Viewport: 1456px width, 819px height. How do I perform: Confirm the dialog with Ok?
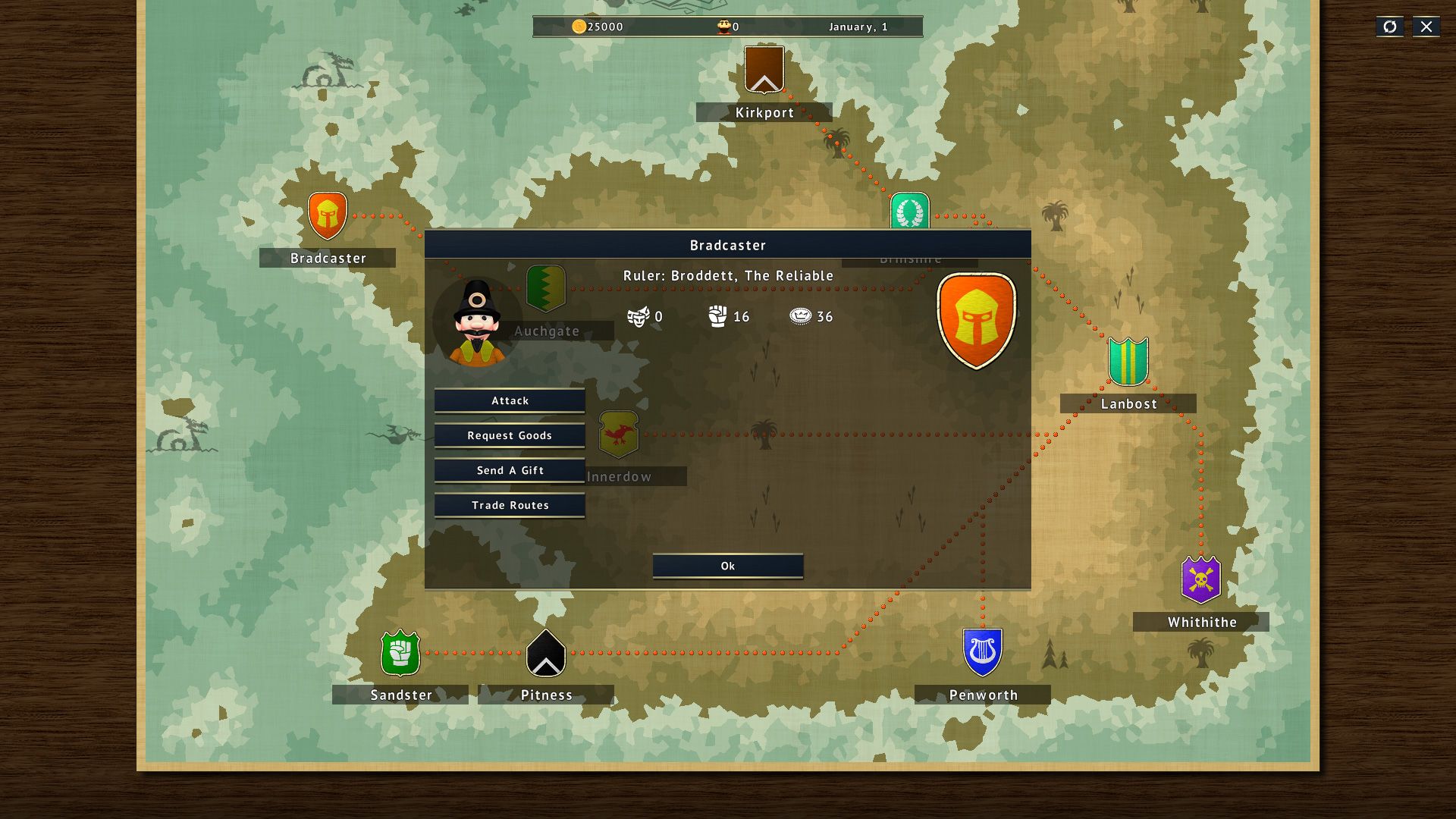click(x=727, y=566)
